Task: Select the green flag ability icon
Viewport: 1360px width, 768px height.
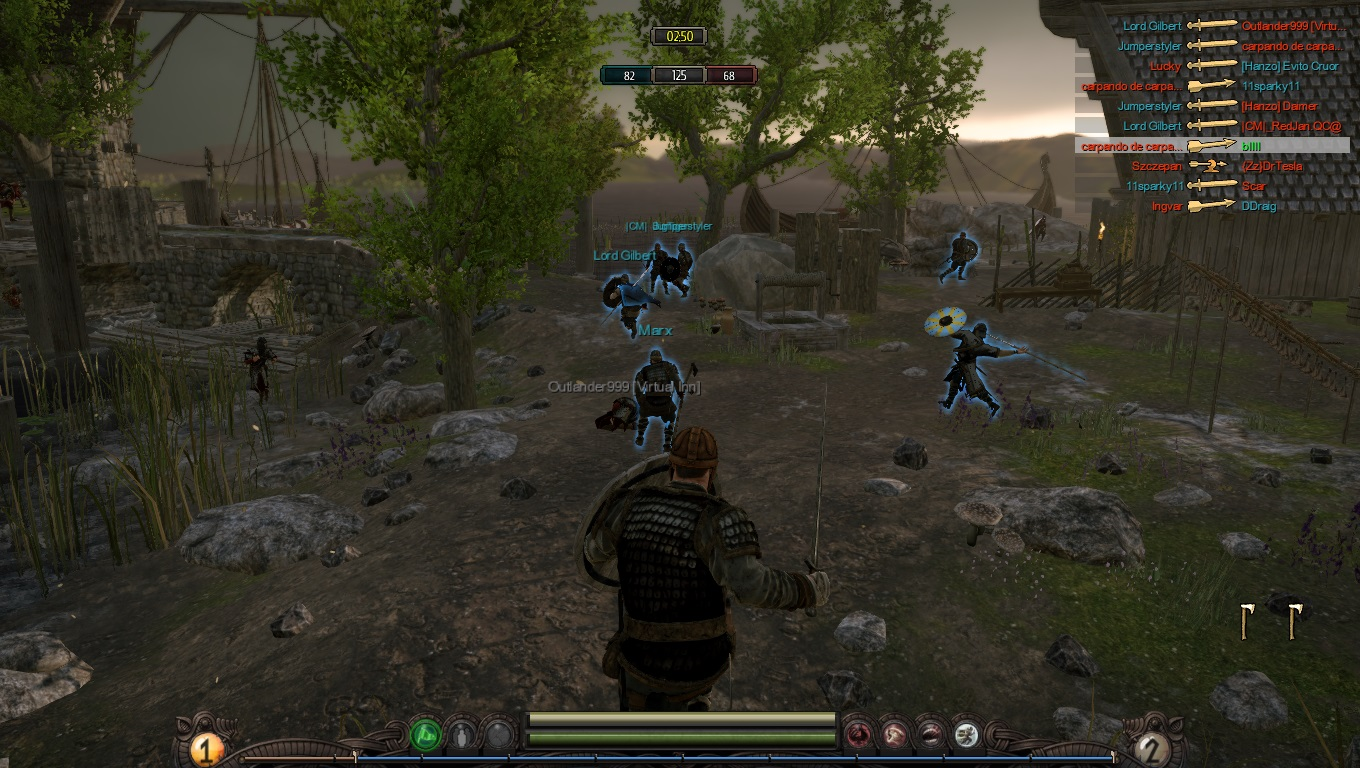Action: coord(426,735)
